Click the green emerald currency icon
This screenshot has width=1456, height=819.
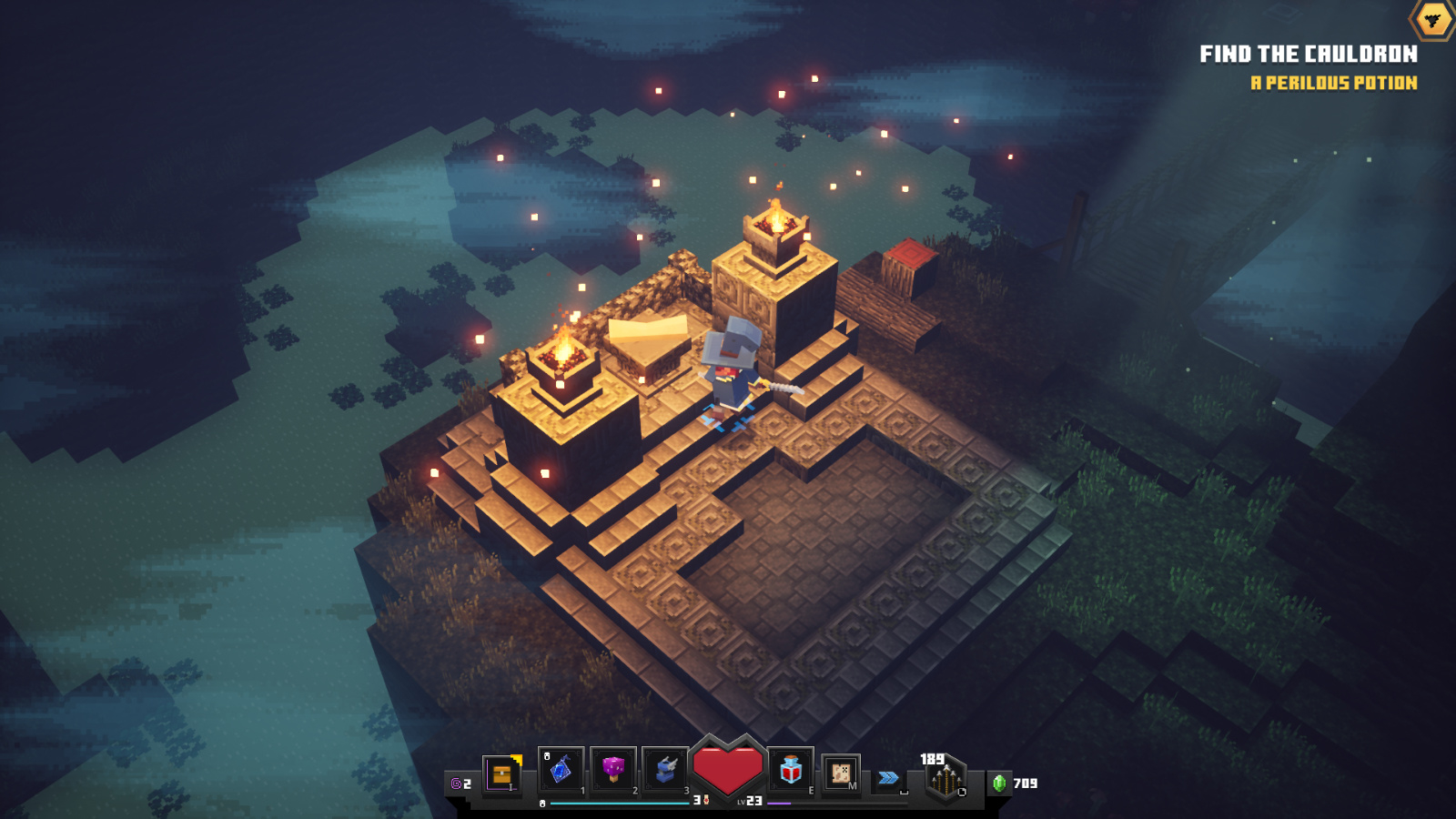coord(999,784)
